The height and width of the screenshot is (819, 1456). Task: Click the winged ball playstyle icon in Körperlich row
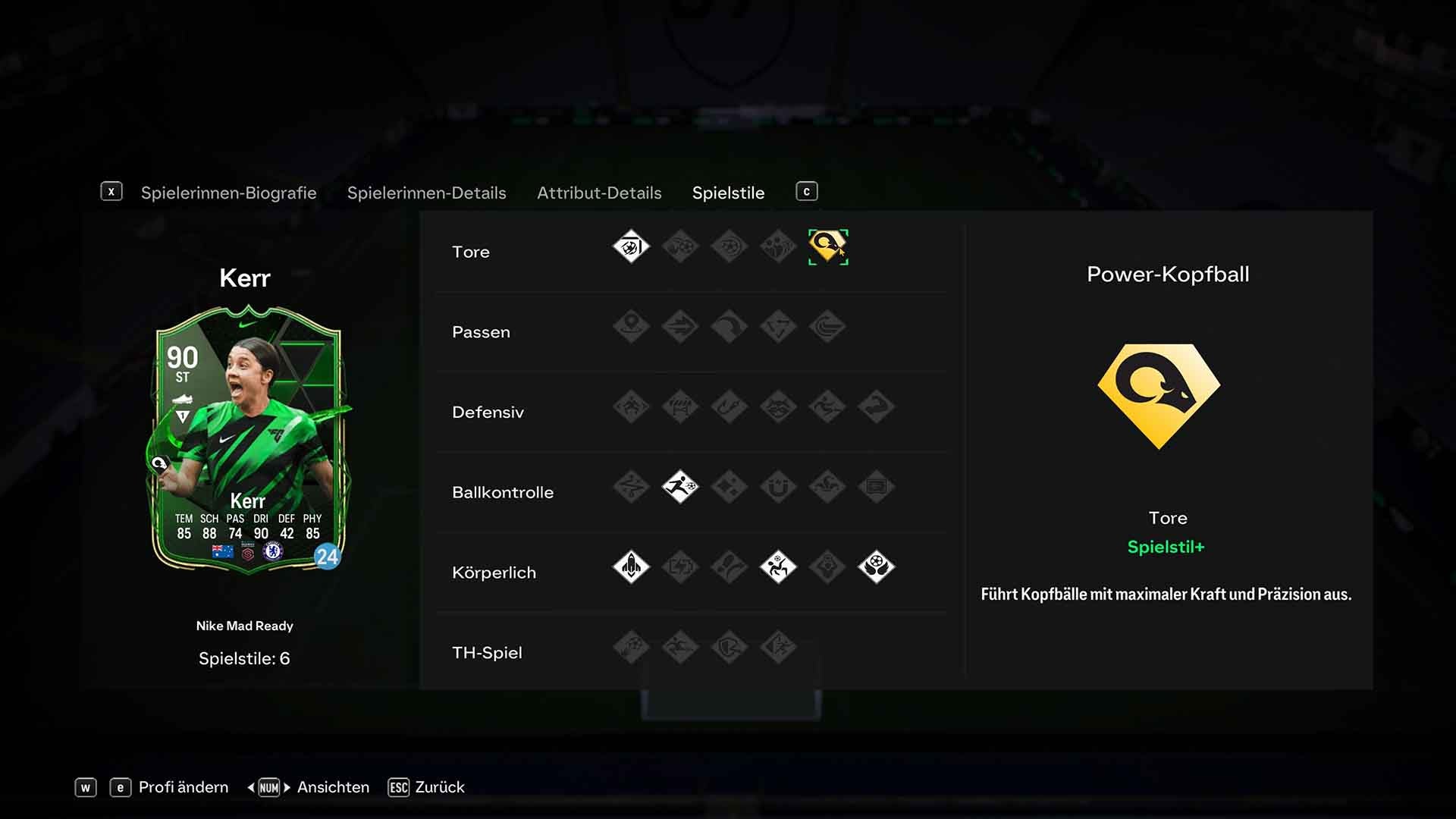[x=877, y=567]
